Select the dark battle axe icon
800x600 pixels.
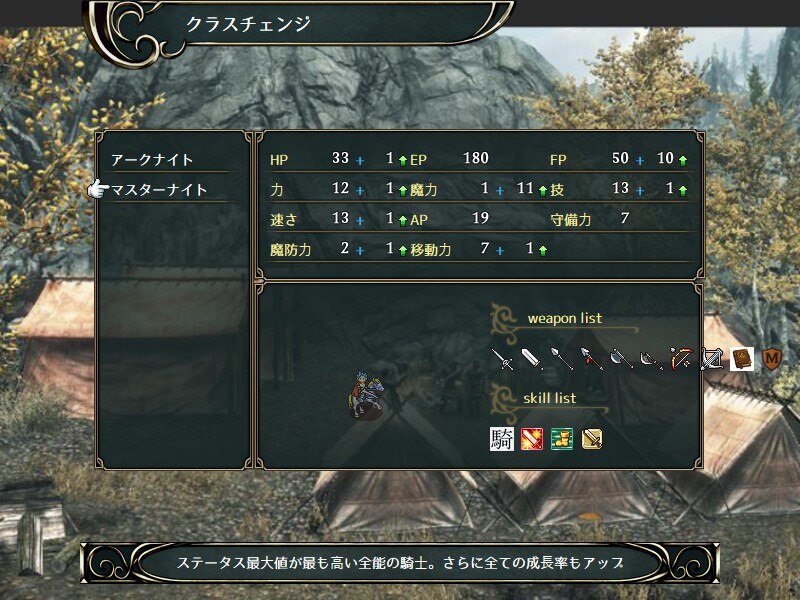point(652,359)
